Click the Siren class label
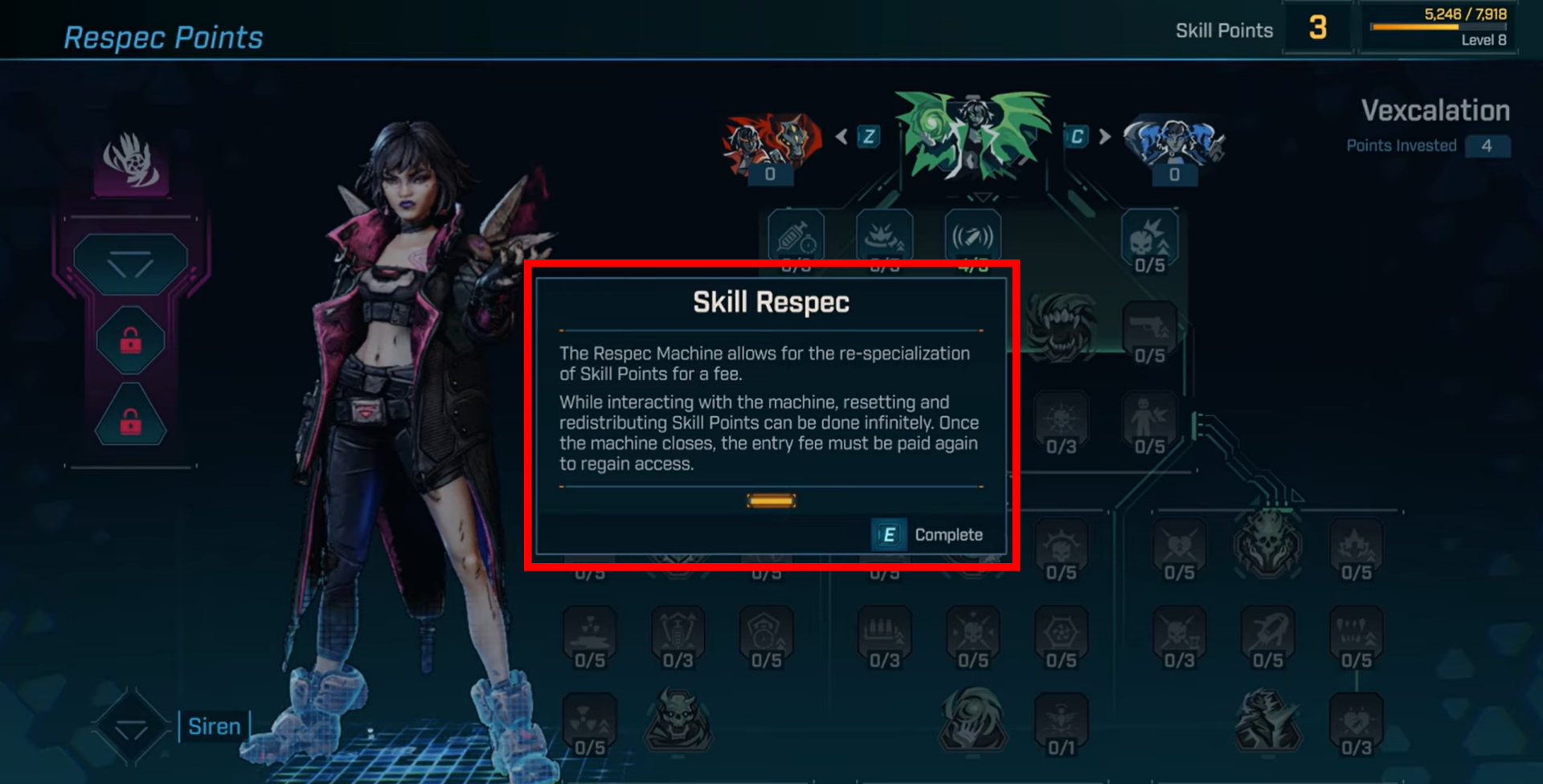This screenshot has height=784, width=1543. point(214,726)
